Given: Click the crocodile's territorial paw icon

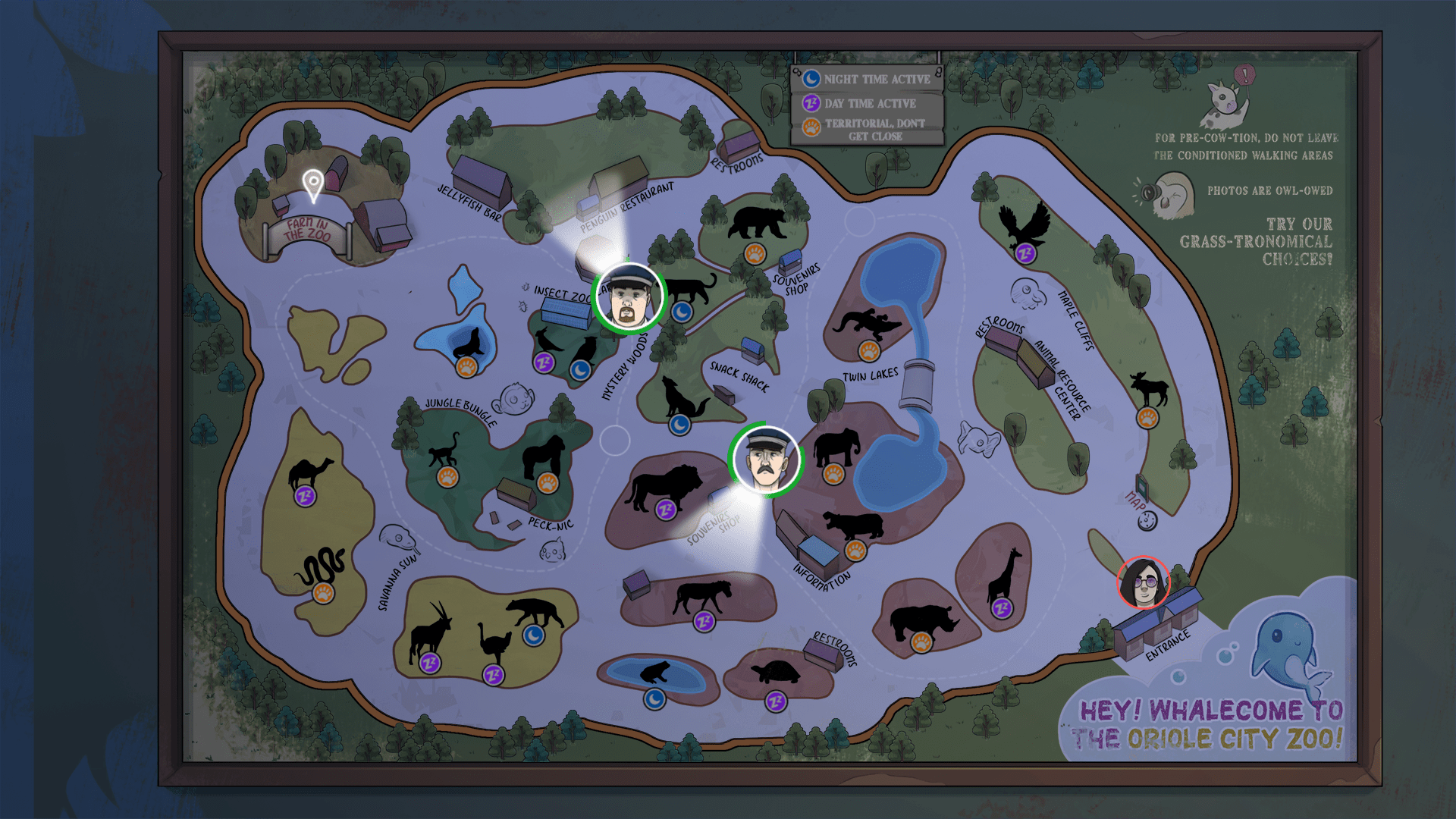Looking at the screenshot, I should click(868, 351).
